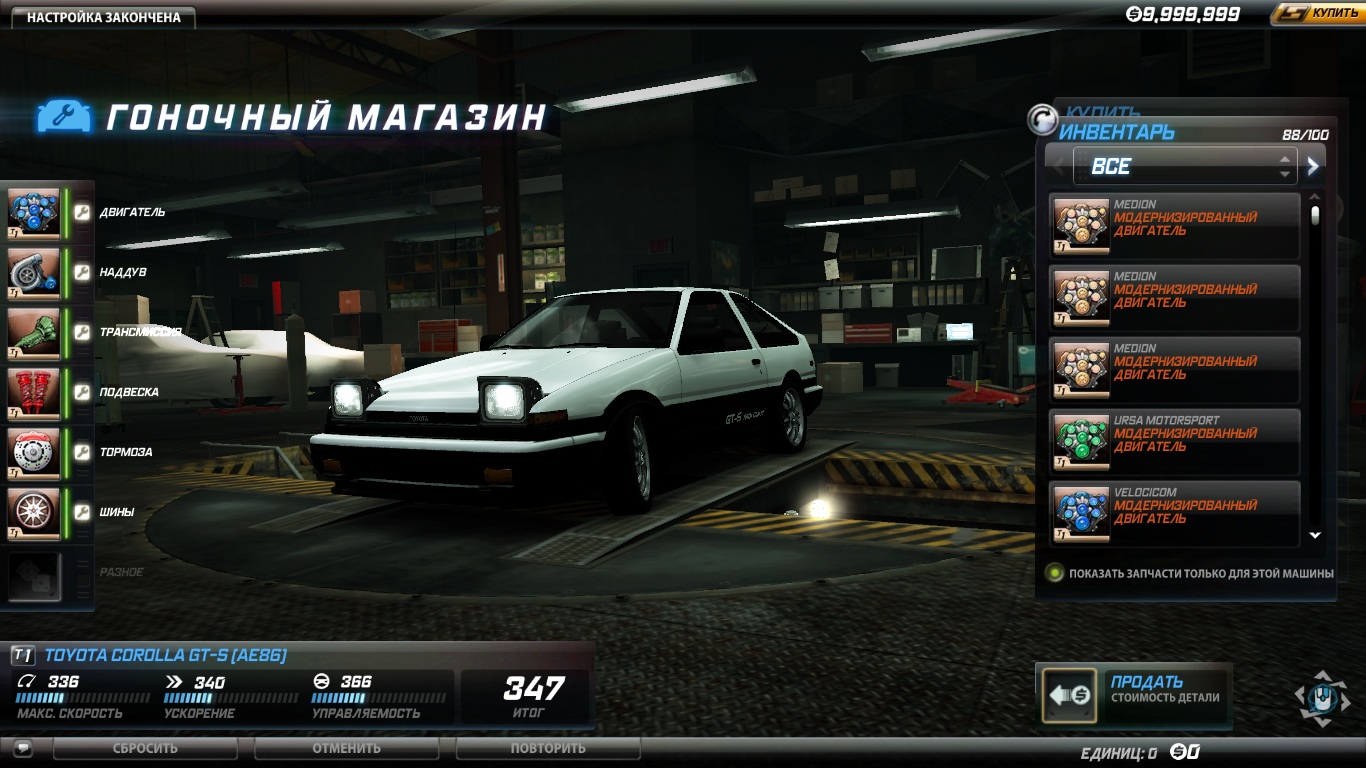The width and height of the screenshot is (1366, 768).
Task: Select the Velocicom engine part
Action: coord(1174,513)
